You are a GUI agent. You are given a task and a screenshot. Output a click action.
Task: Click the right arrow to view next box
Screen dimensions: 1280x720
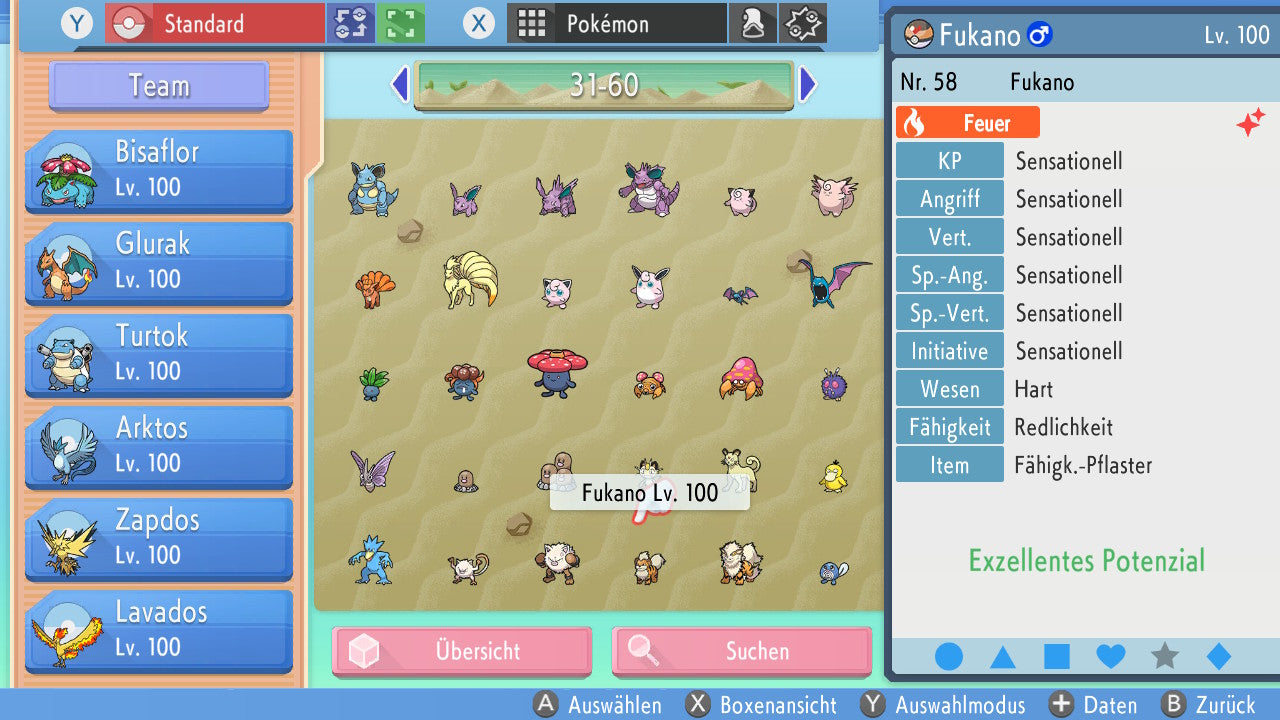[808, 84]
